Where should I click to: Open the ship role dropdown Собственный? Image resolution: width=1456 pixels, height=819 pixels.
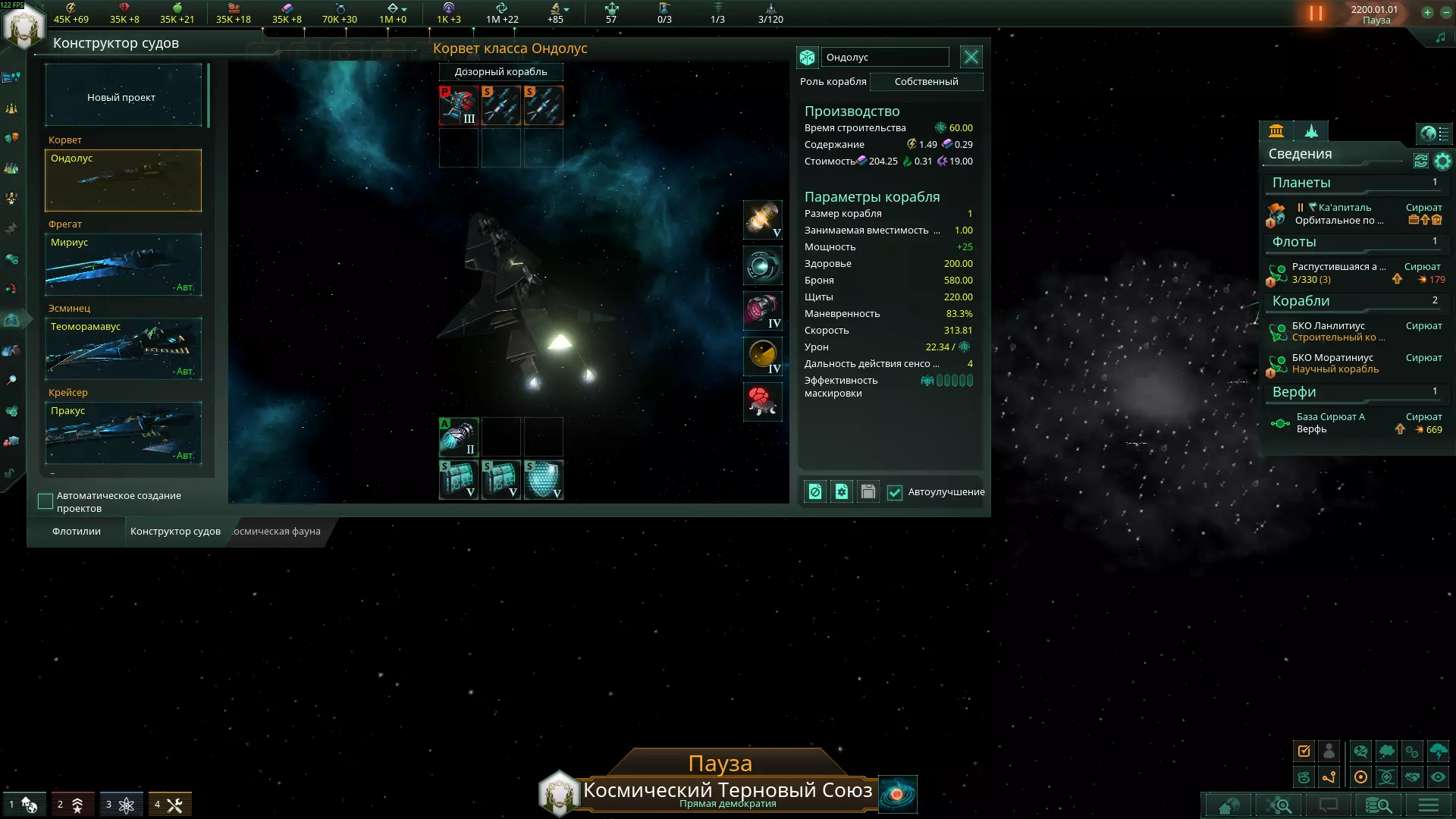[926, 82]
